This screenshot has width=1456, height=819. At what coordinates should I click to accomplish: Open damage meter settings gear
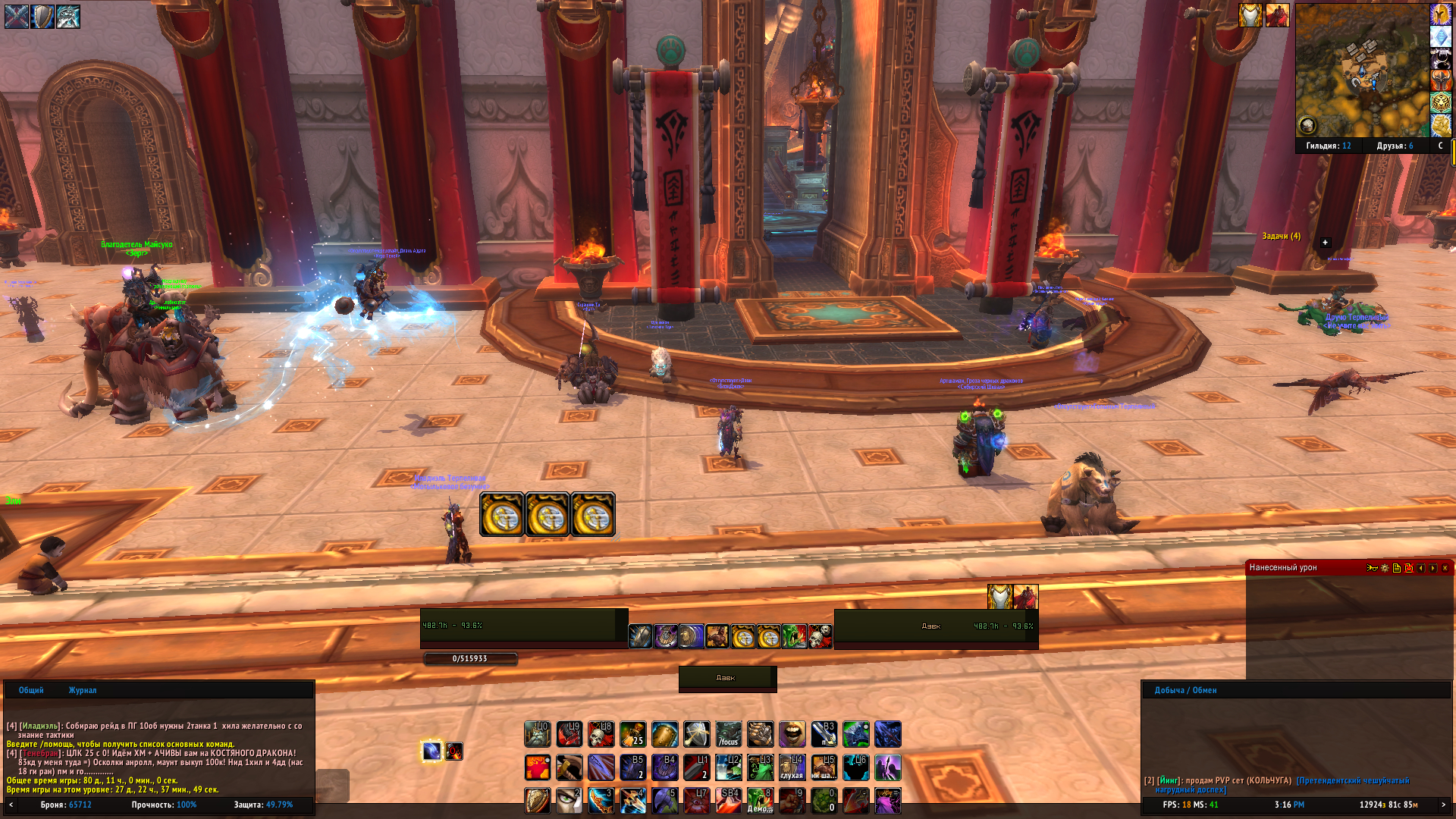coord(1385,568)
